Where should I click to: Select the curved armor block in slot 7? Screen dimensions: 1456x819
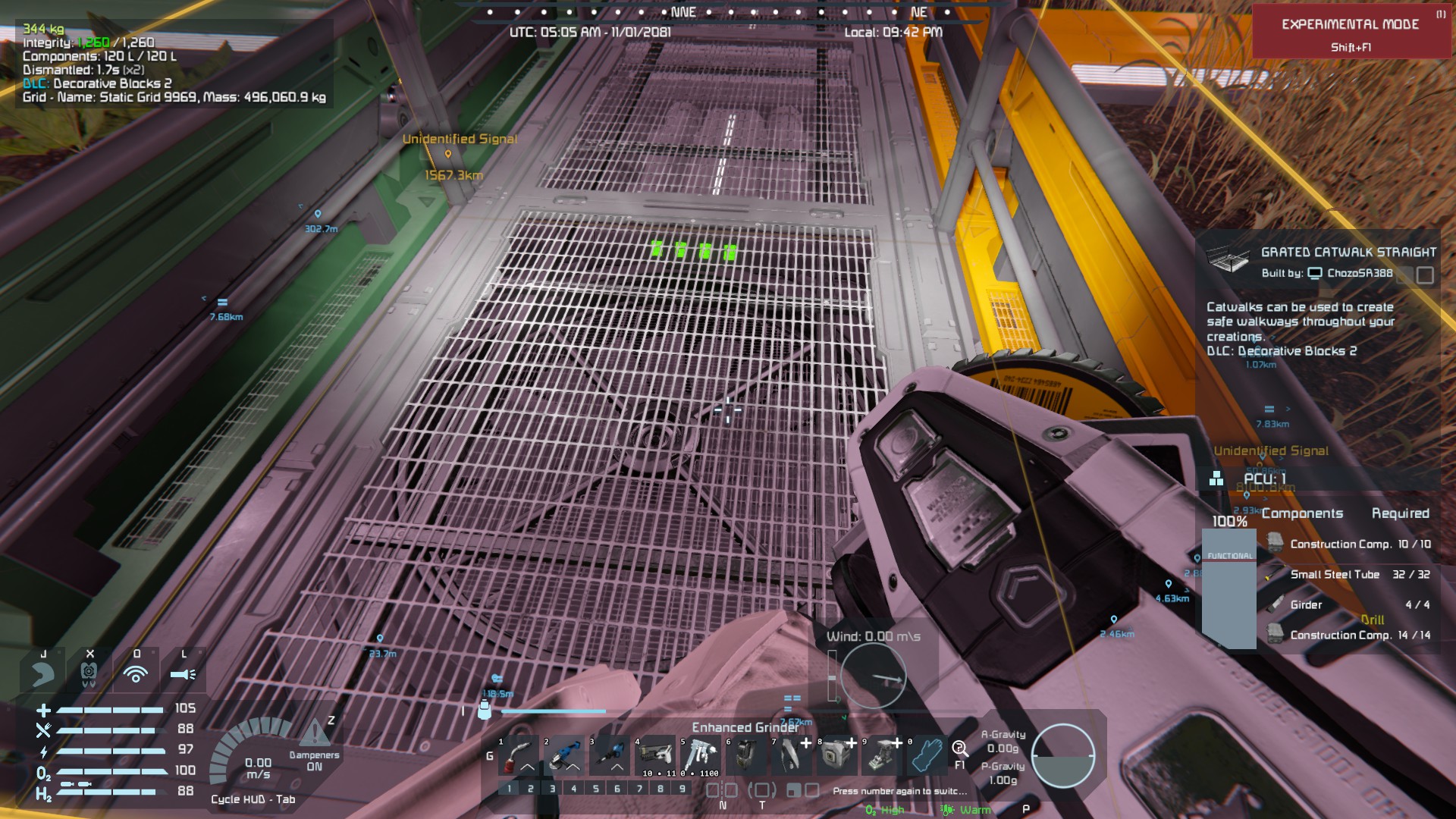pos(792,755)
